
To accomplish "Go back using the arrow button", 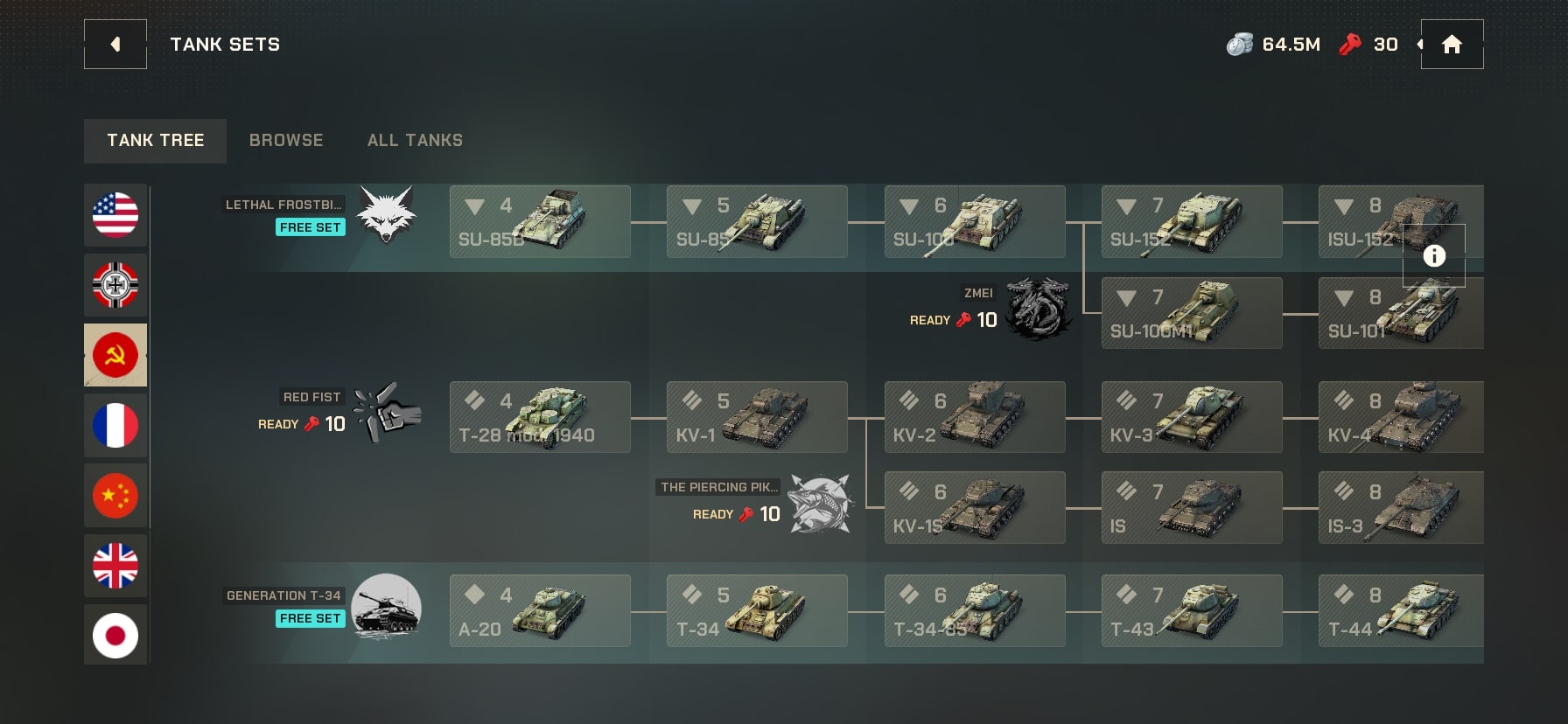I will pos(115,45).
